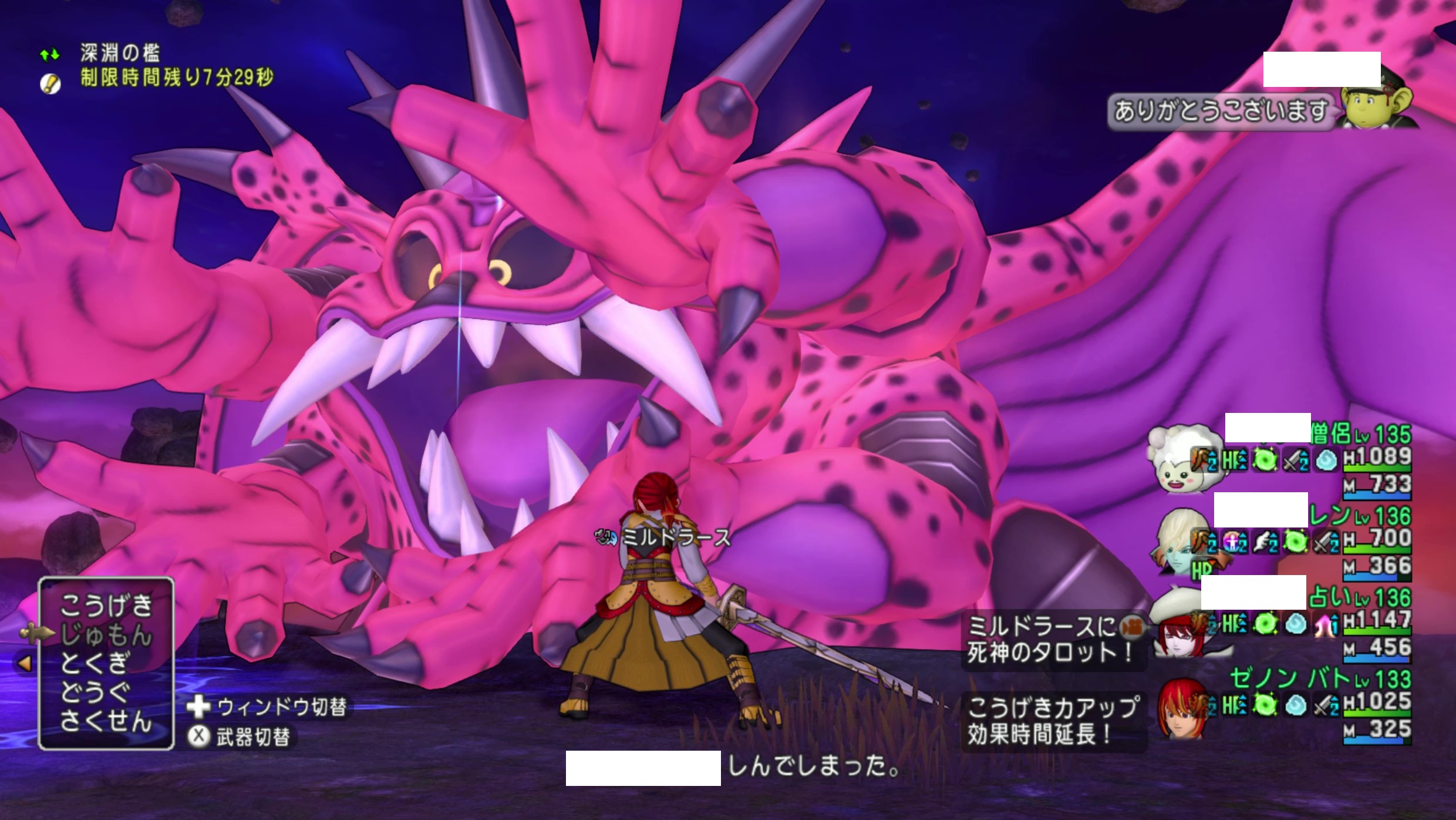Open the さくせん tactics command
Viewport: 1456px width, 820px height.
[106, 721]
